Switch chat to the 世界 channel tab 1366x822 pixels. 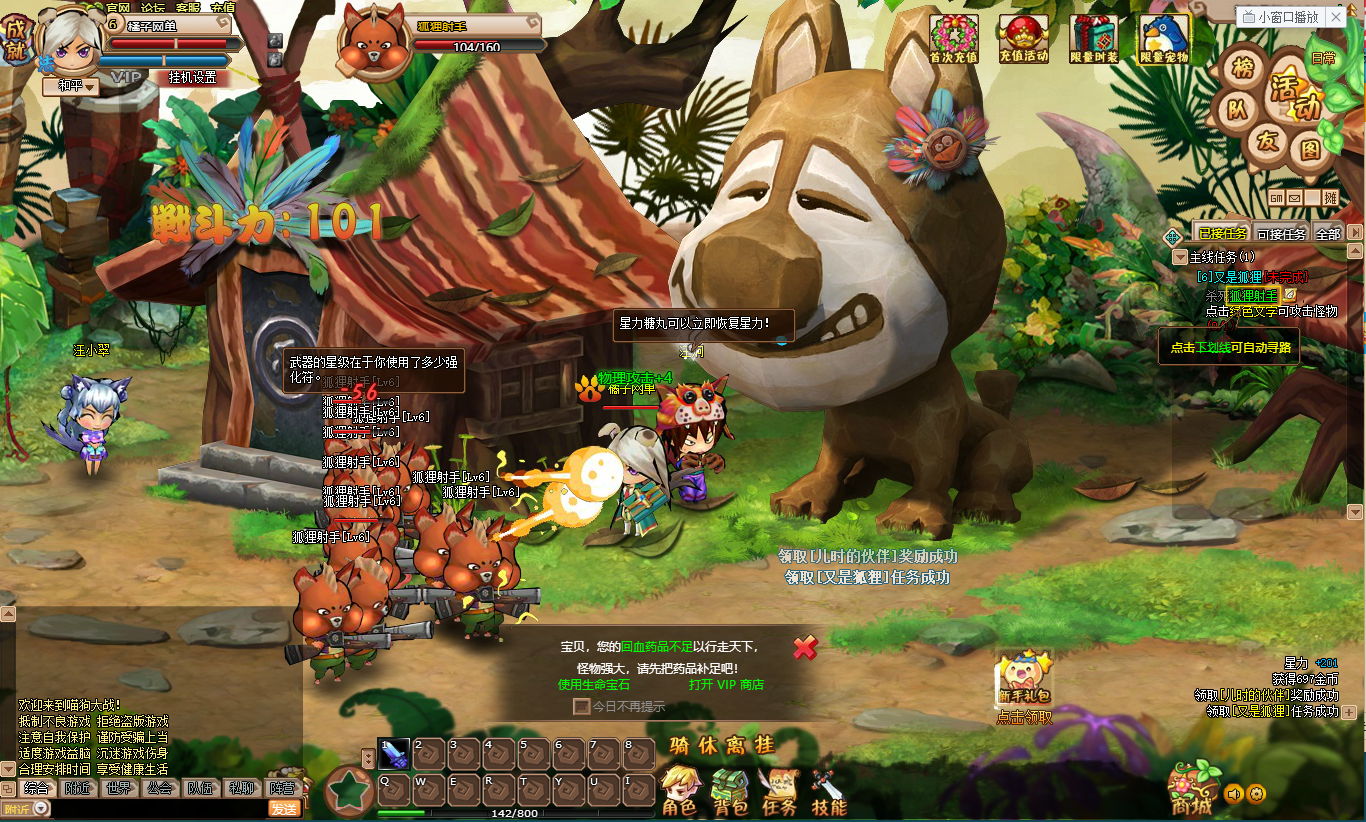pyautogui.click(x=118, y=788)
